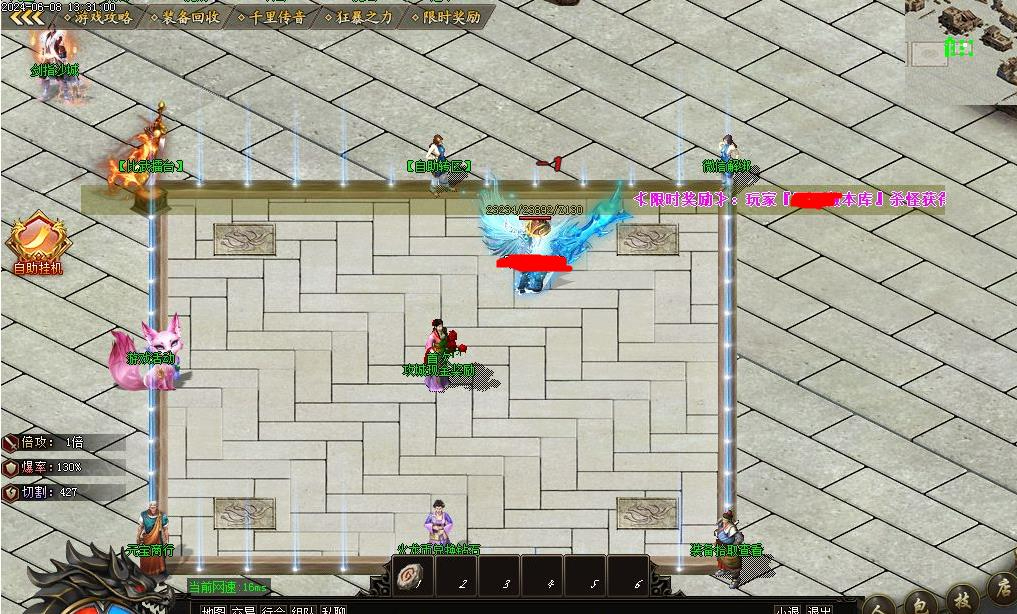Open the 装备回收 equipment recycling menu

click(190, 17)
